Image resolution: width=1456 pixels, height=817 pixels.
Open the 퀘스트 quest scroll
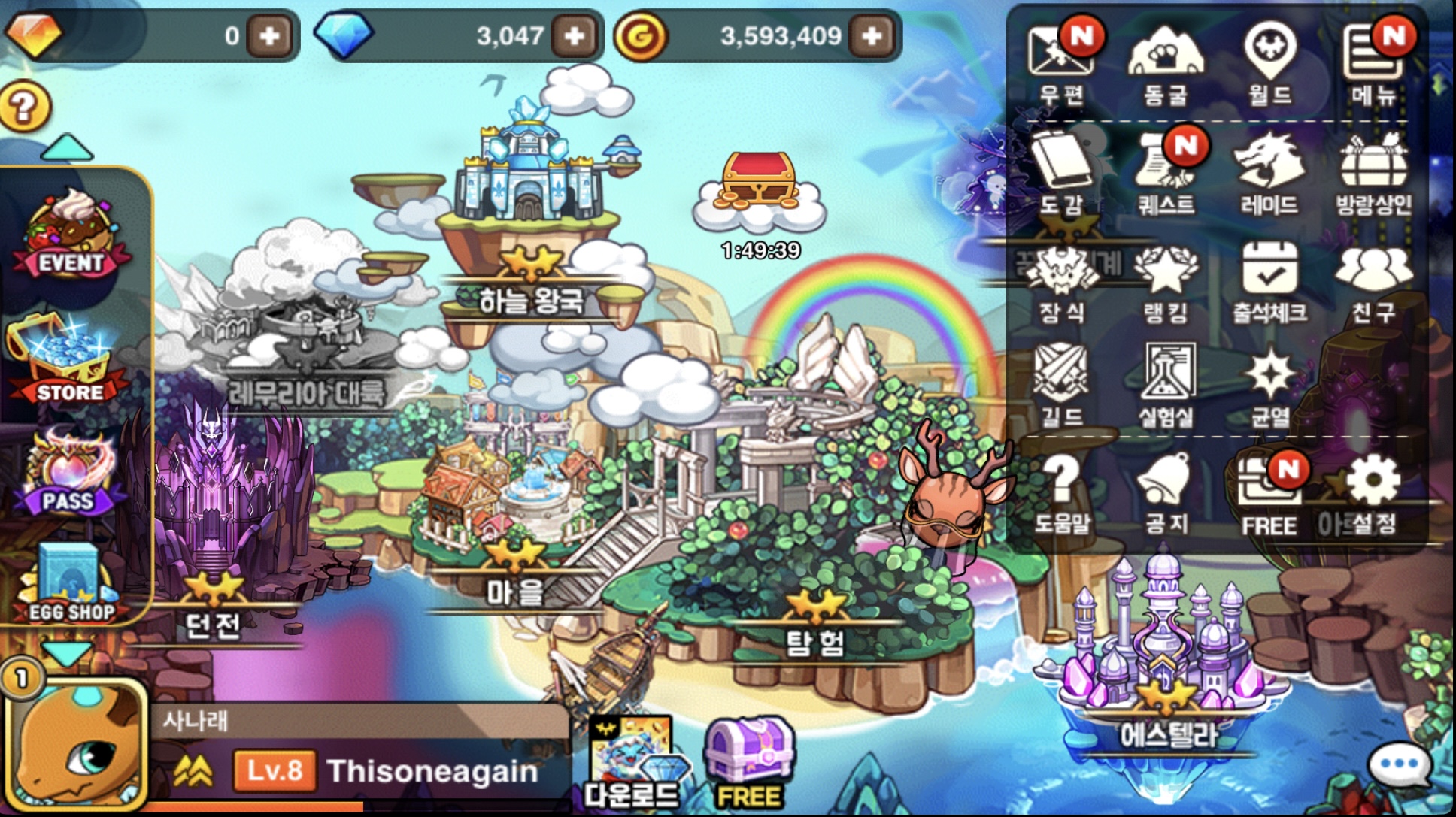pos(1165,170)
